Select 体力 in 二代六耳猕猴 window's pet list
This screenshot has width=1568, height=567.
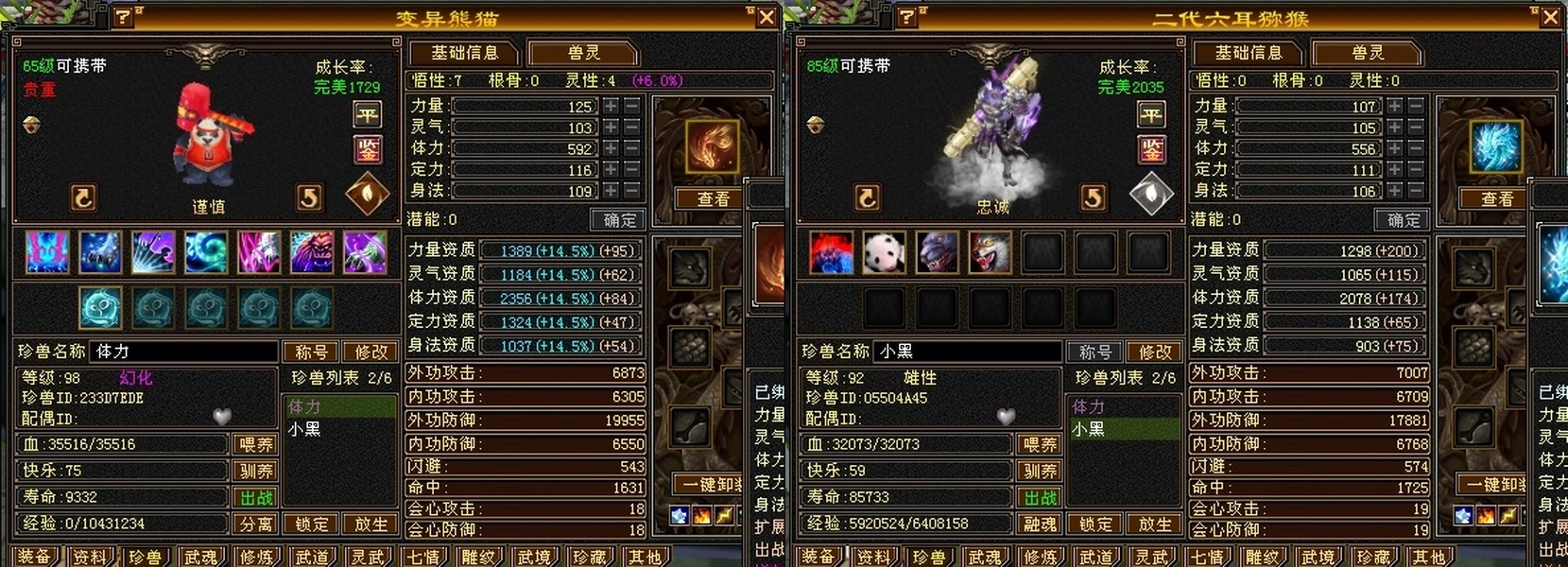1088,406
